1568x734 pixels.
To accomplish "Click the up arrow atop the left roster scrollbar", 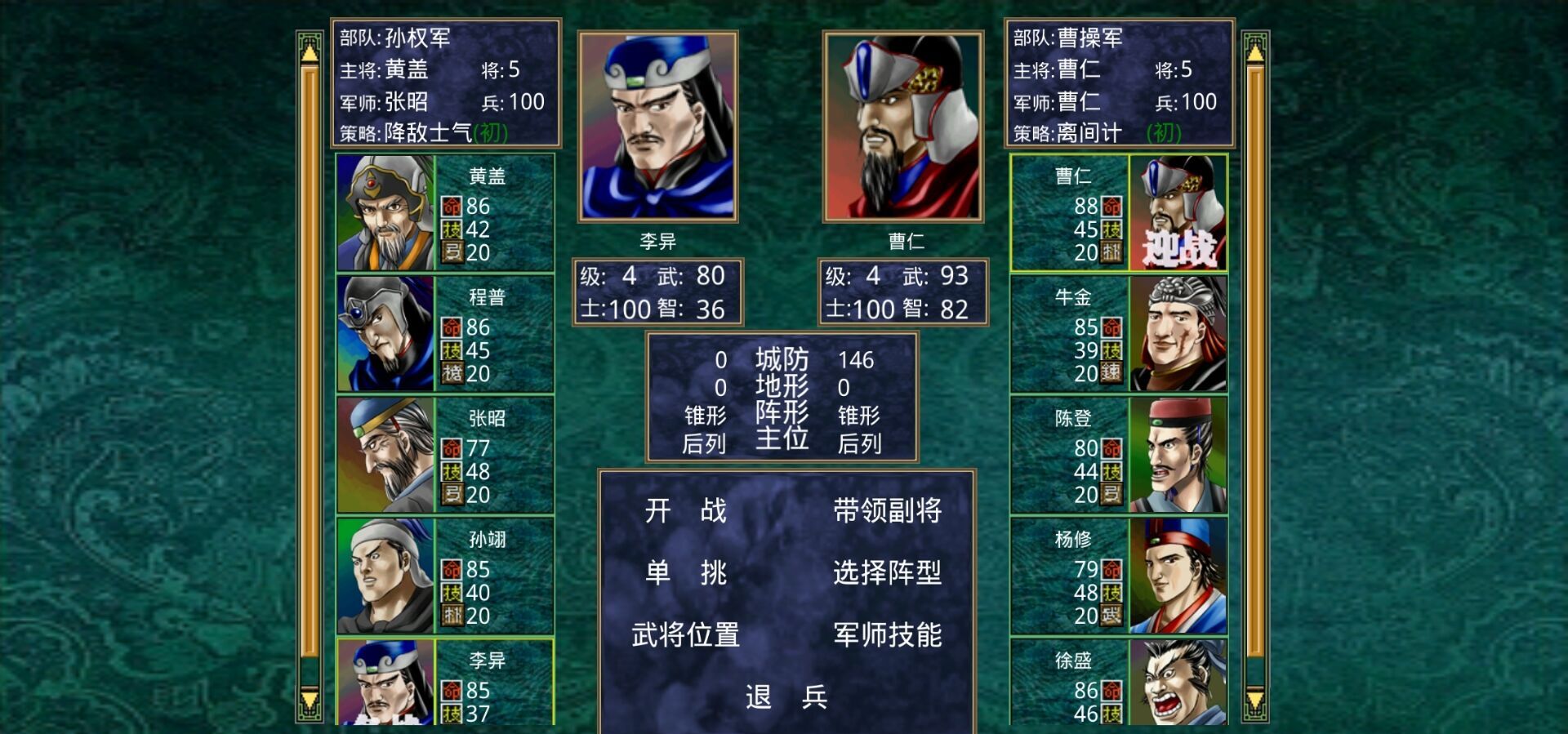I will tap(311, 51).
